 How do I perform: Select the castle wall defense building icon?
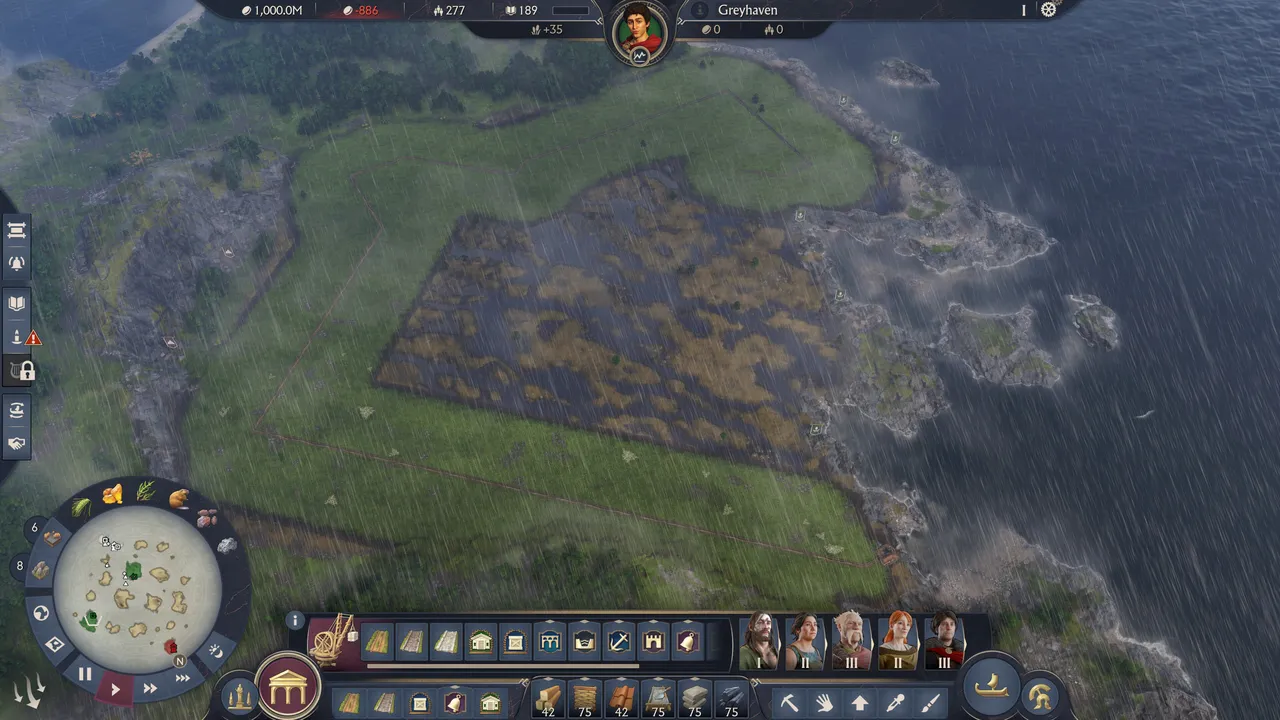pyautogui.click(x=654, y=641)
